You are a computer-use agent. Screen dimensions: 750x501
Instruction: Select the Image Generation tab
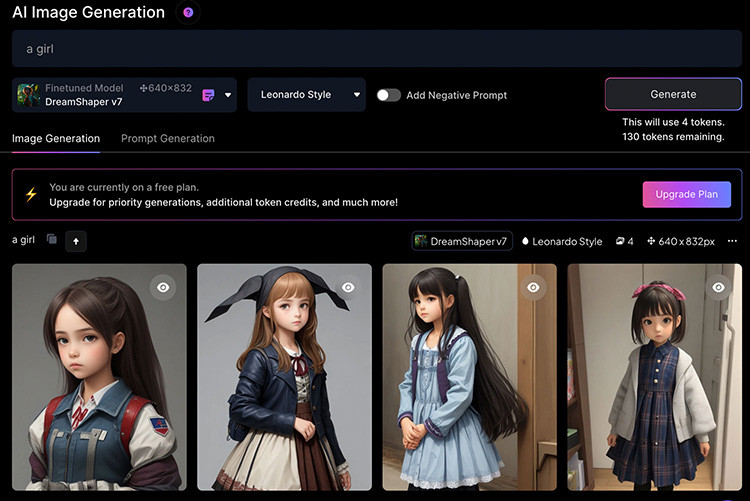point(56,138)
